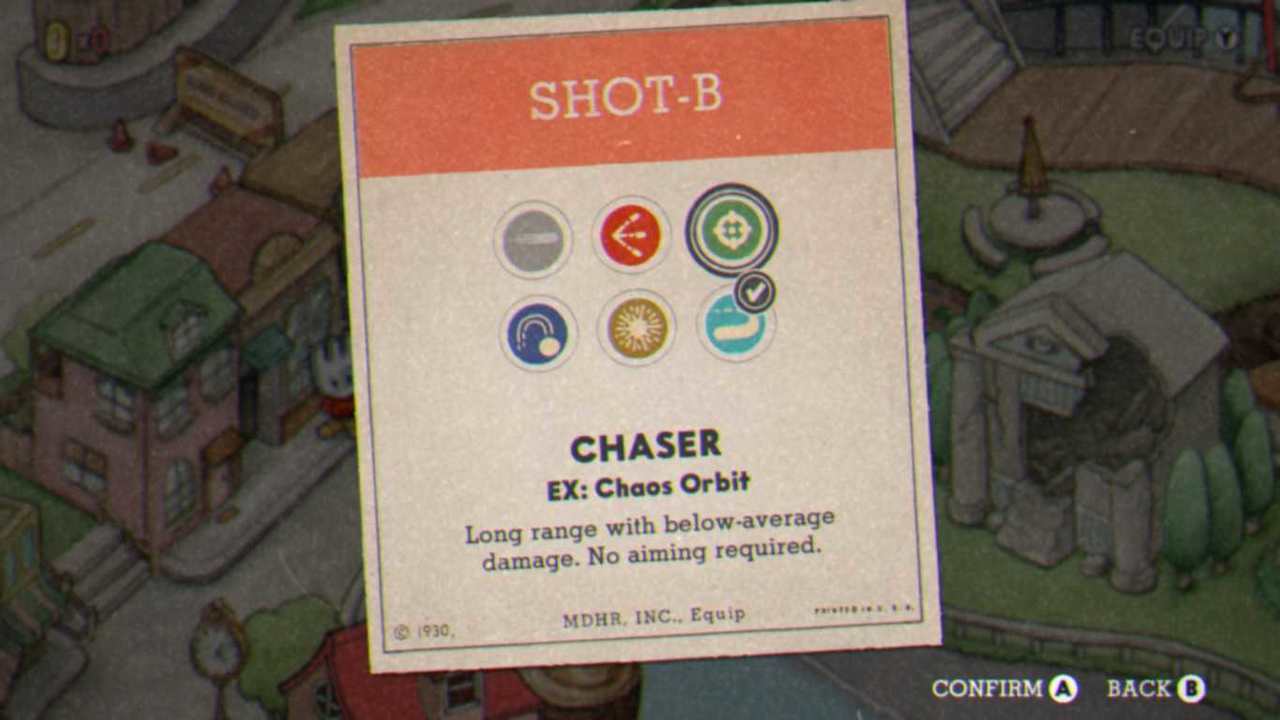Click the CHASER weapon name text
This screenshot has height=720, width=1280.
click(648, 446)
